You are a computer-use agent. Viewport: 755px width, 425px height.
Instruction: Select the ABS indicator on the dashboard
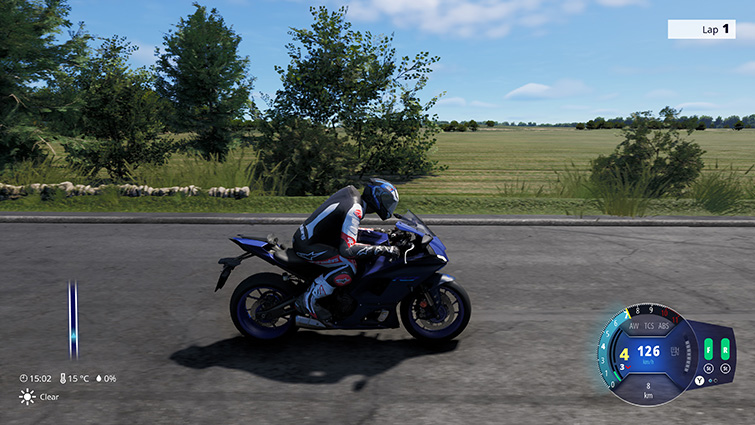click(666, 326)
